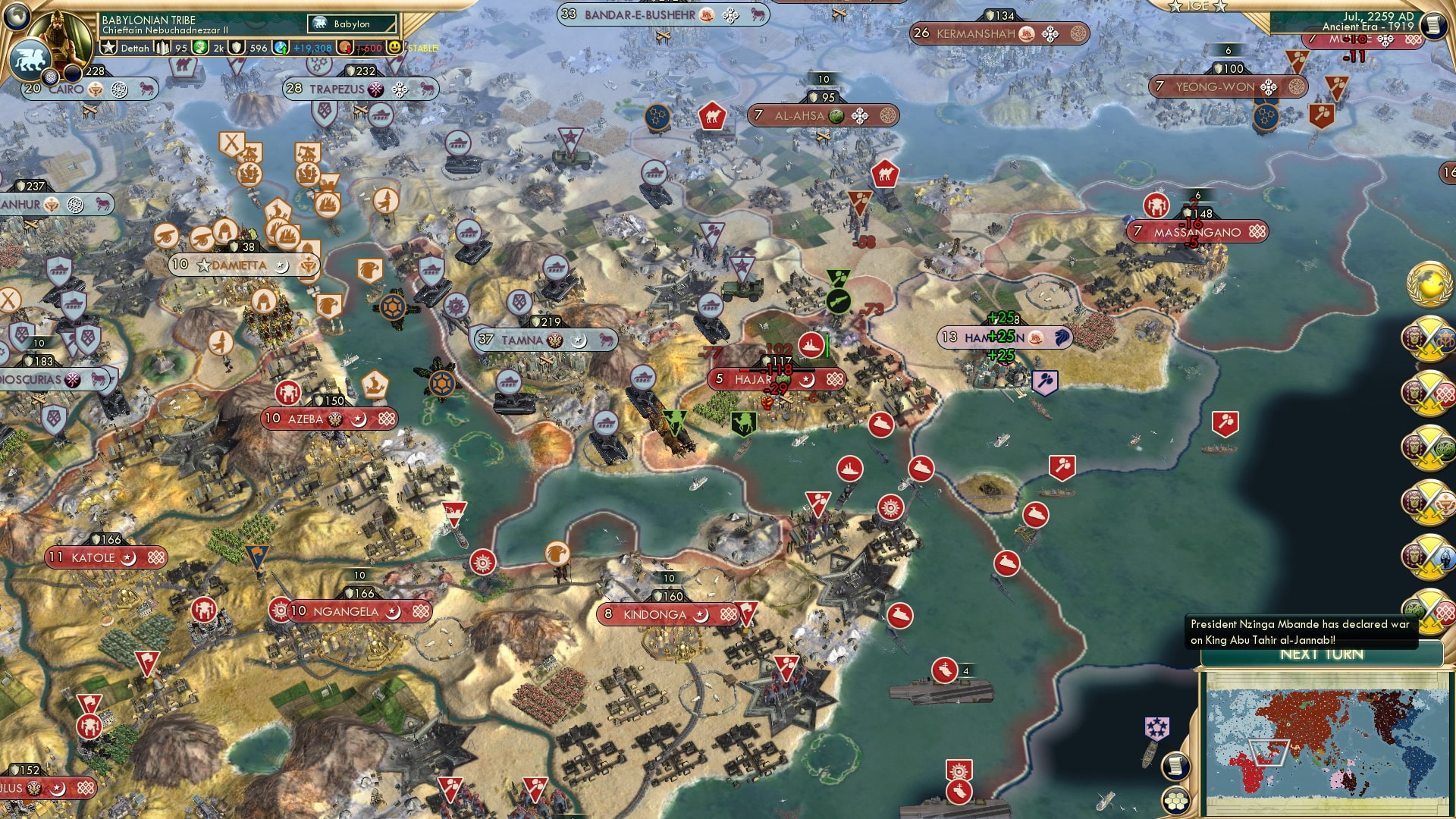Open the IGE panel in the top bar

coord(1198,6)
